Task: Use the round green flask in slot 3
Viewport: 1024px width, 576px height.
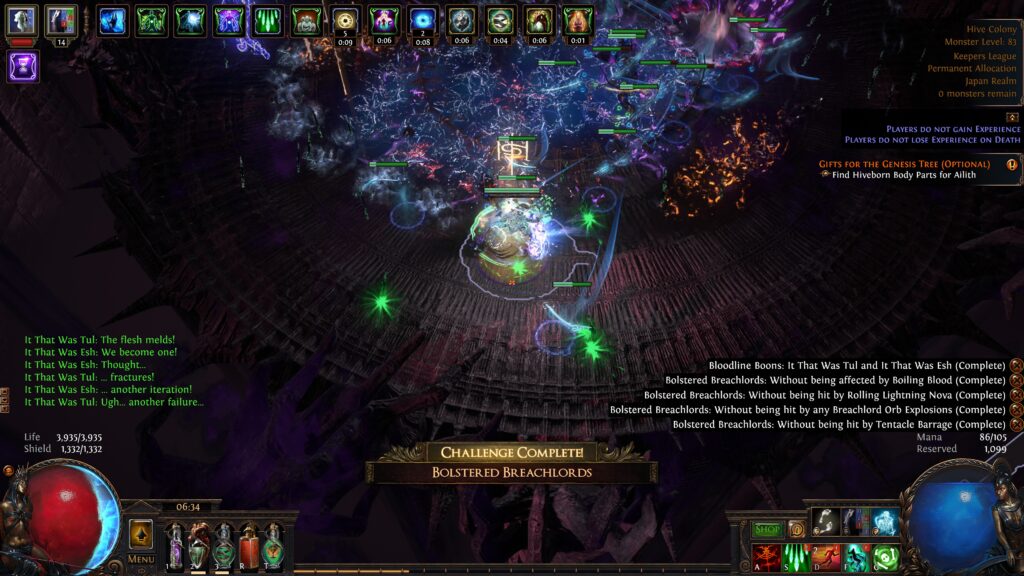Action: (x=224, y=547)
